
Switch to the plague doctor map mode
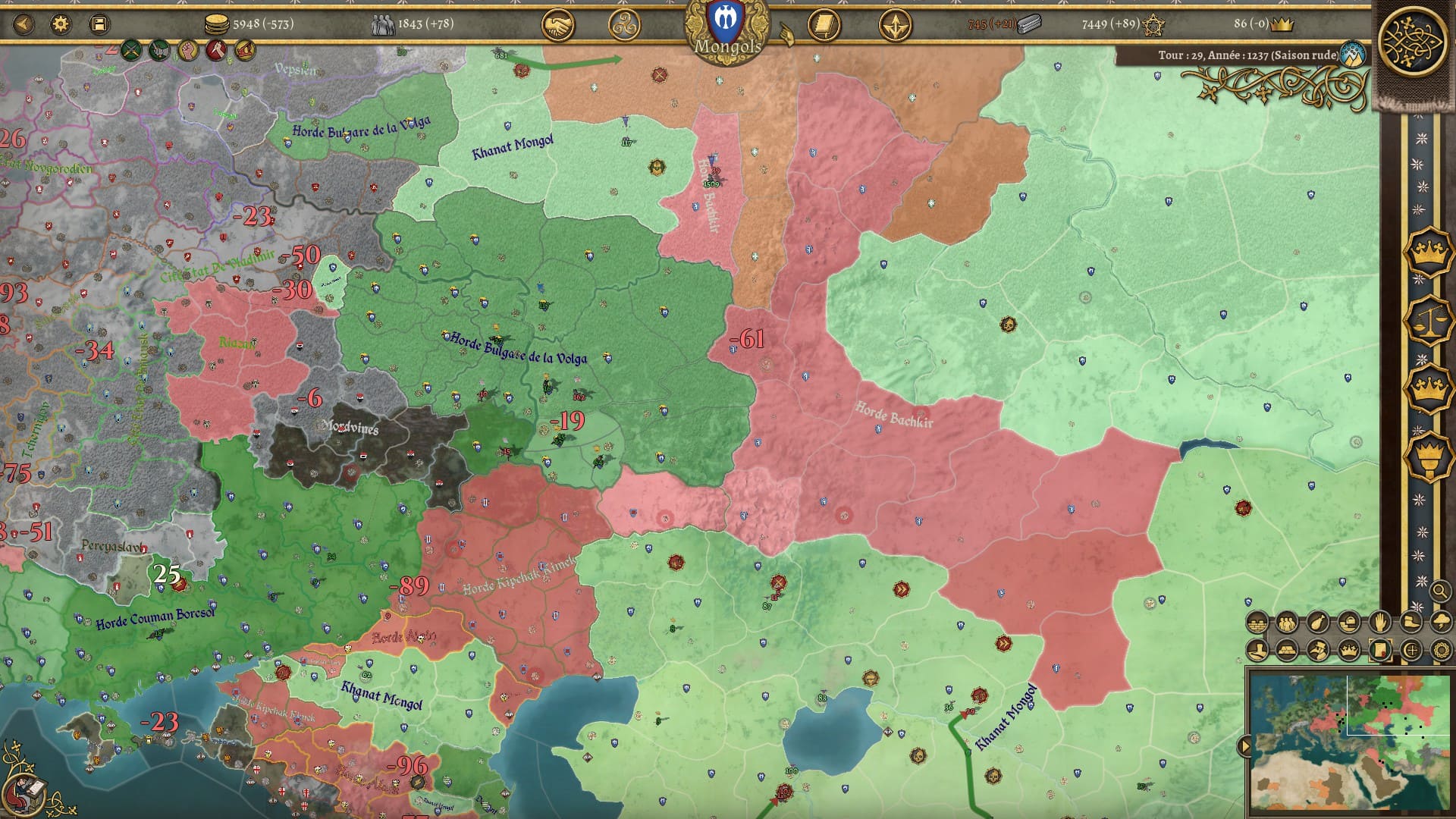tap(1318, 650)
